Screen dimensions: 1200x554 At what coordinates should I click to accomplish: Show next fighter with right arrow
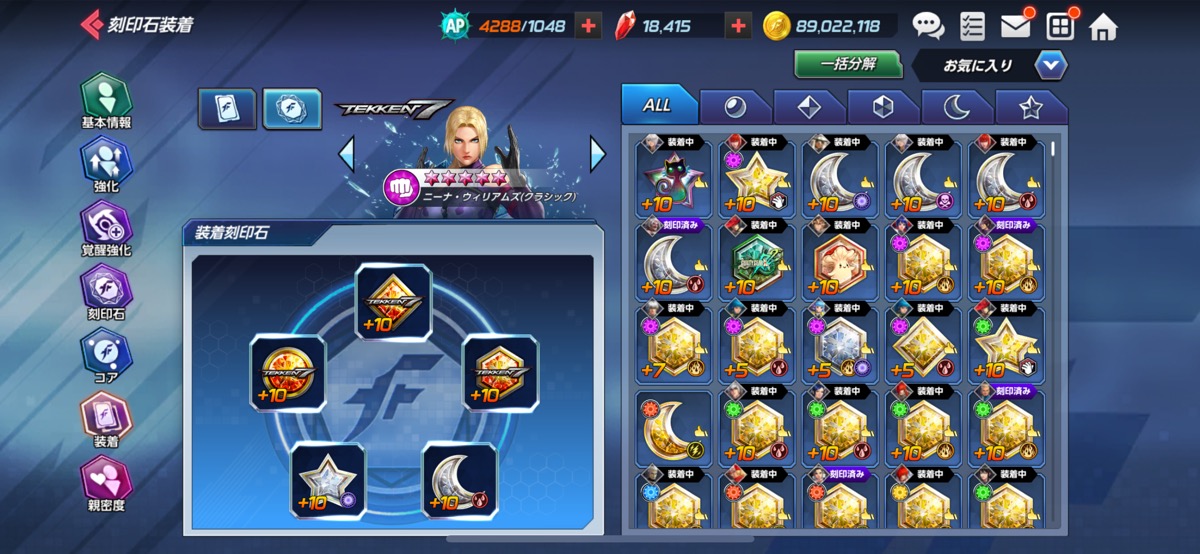[x=597, y=154]
